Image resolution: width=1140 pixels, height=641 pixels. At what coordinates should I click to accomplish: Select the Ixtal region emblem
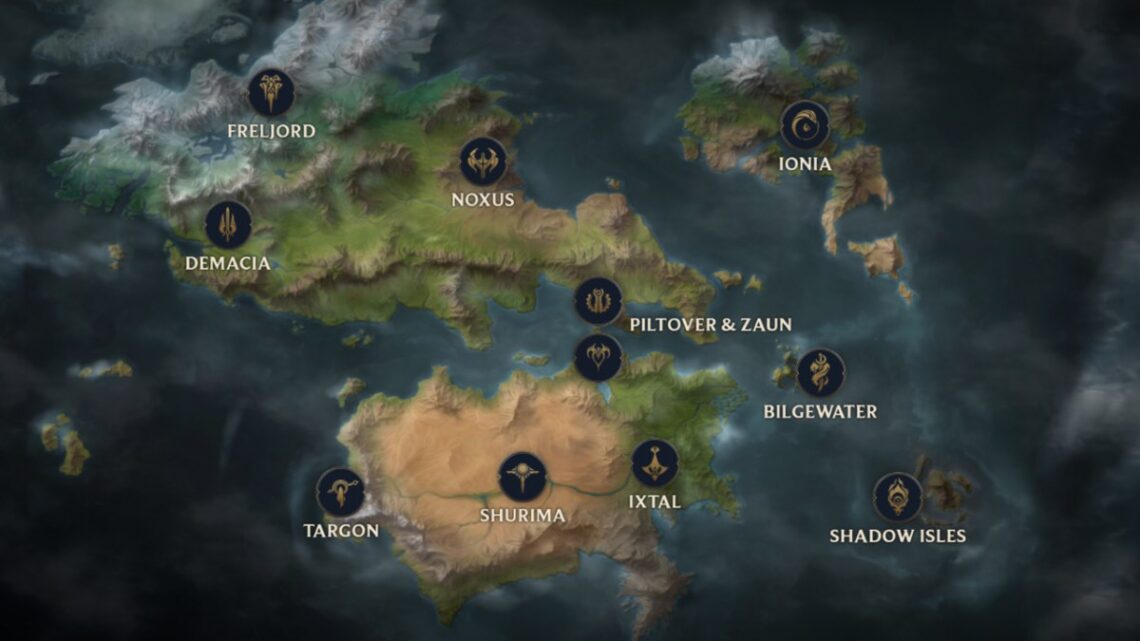655,463
